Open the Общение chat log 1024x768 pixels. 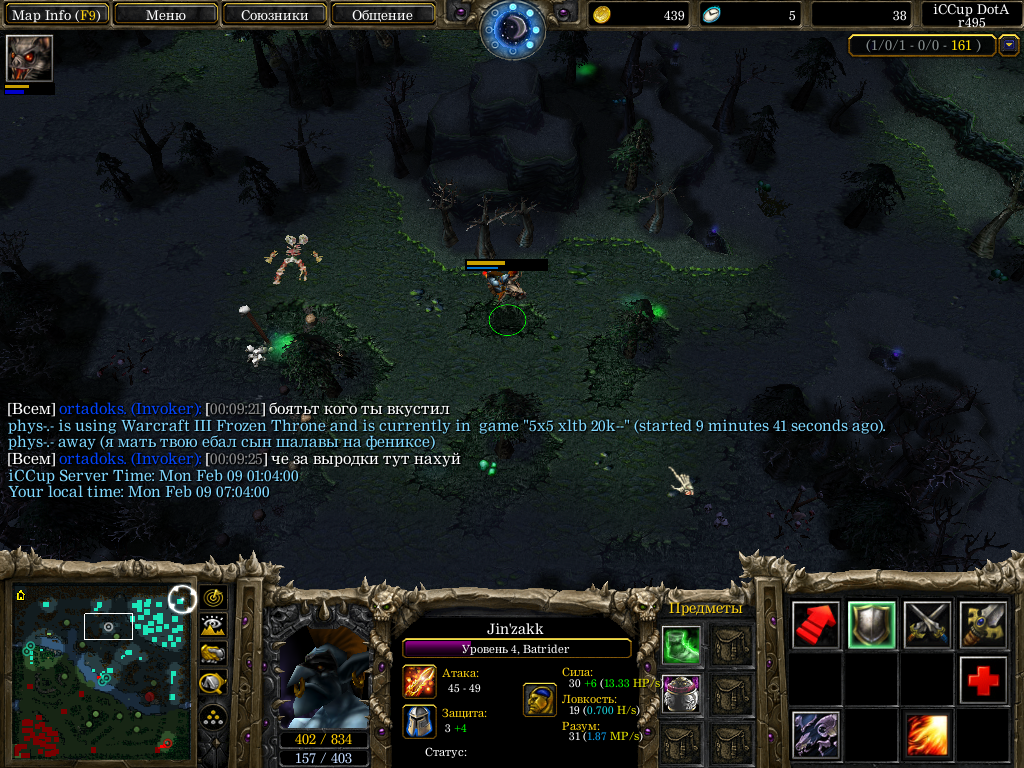(382, 15)
